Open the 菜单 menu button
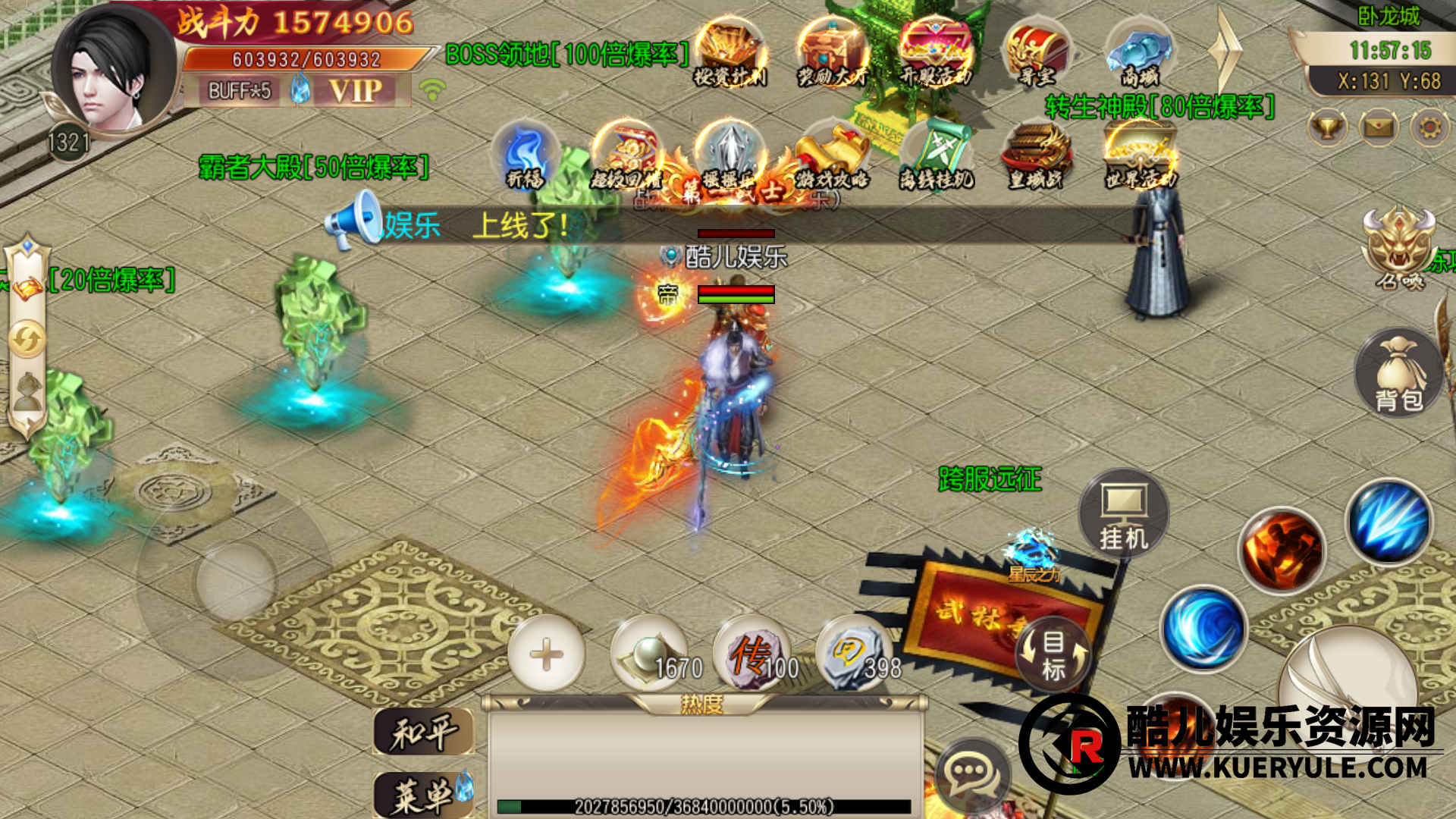Image resolution: width=1456 pixels, height=819 pixels. pos(423,794)
